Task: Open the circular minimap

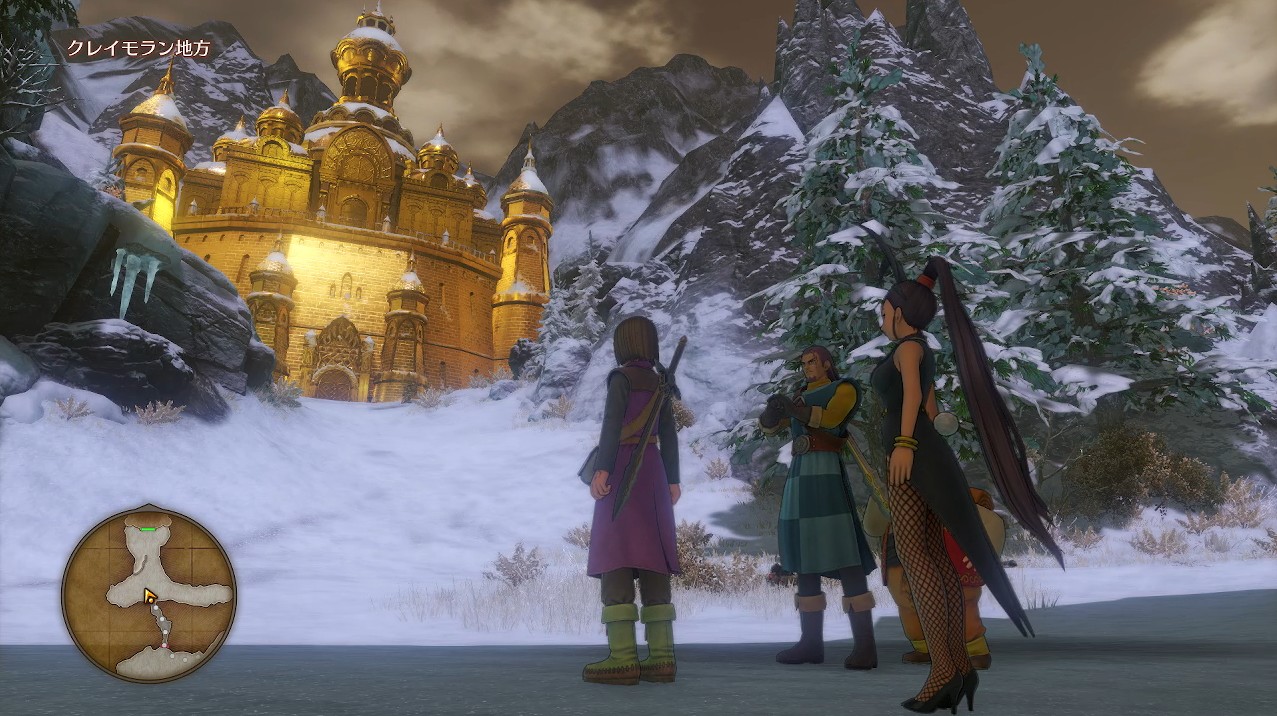Action: click(x=149, y=596)
